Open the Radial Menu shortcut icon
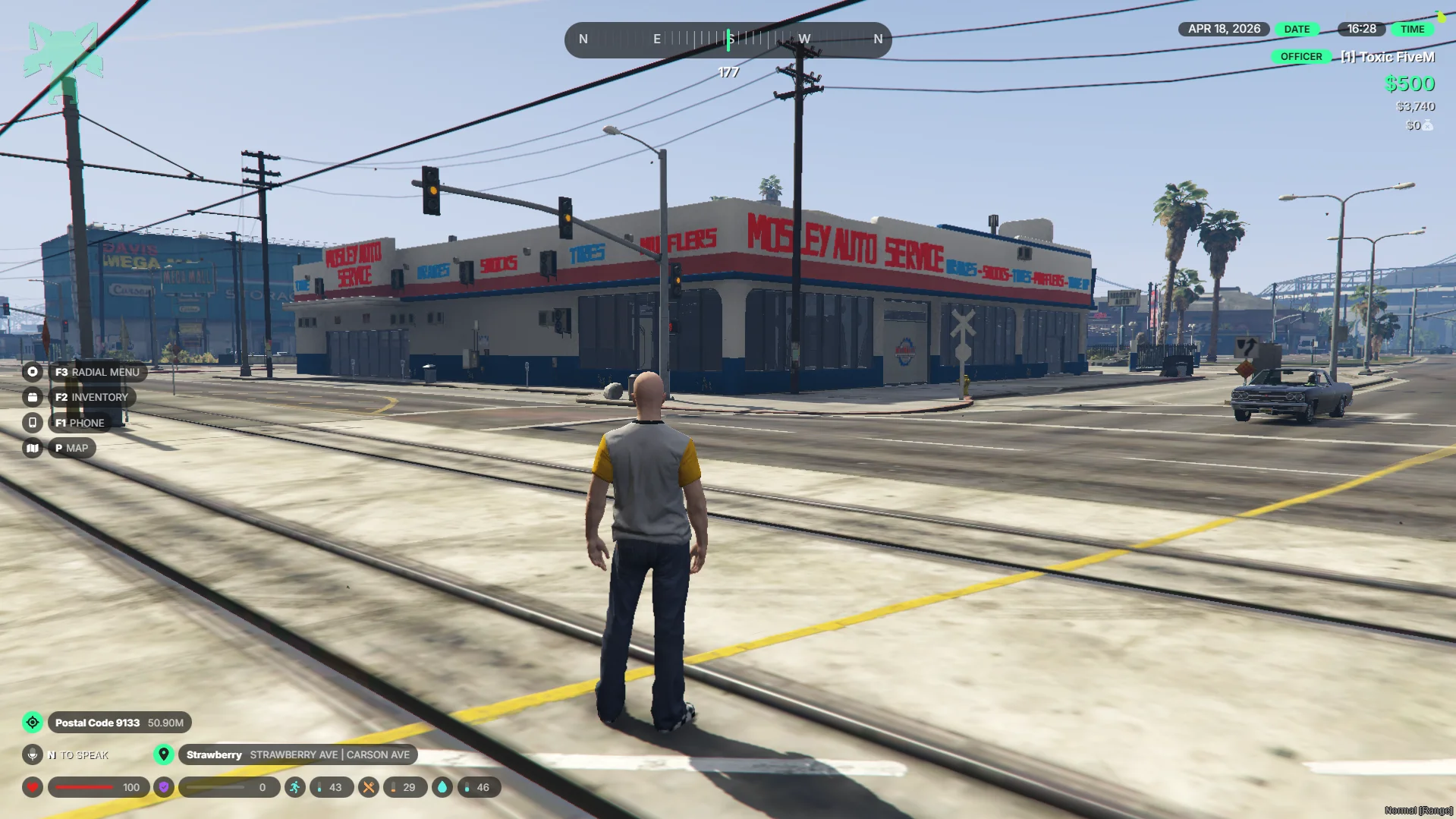 click(x=33, y=372)
